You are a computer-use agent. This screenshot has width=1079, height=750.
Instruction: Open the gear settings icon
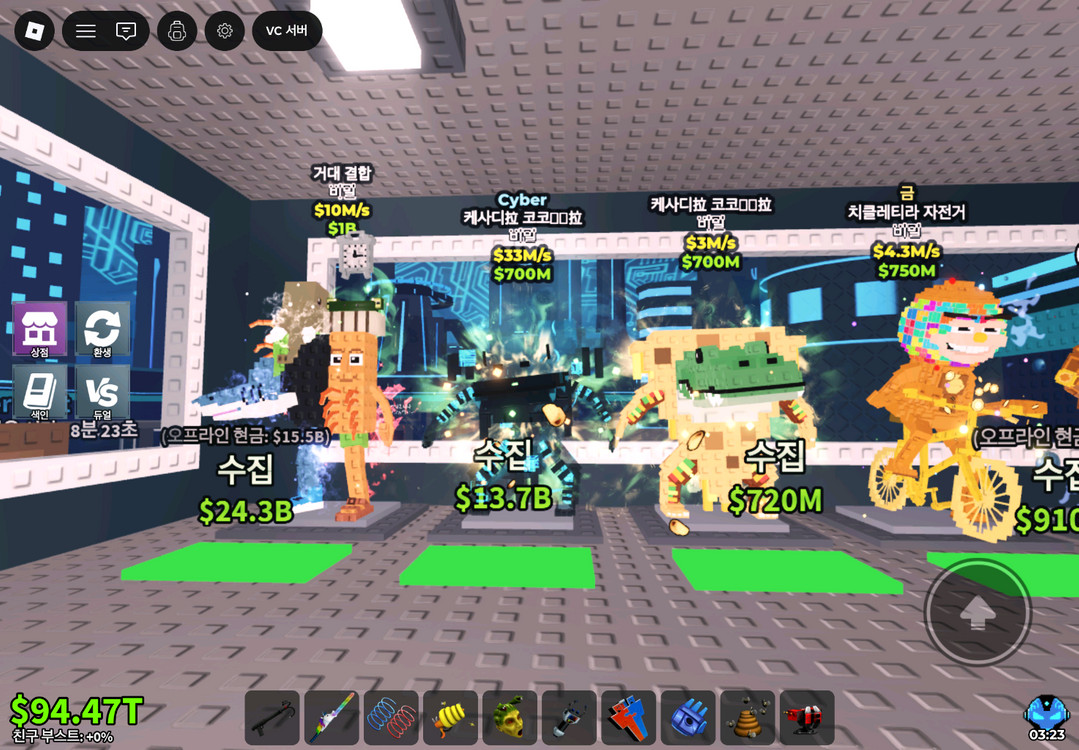tap(225, 31)
